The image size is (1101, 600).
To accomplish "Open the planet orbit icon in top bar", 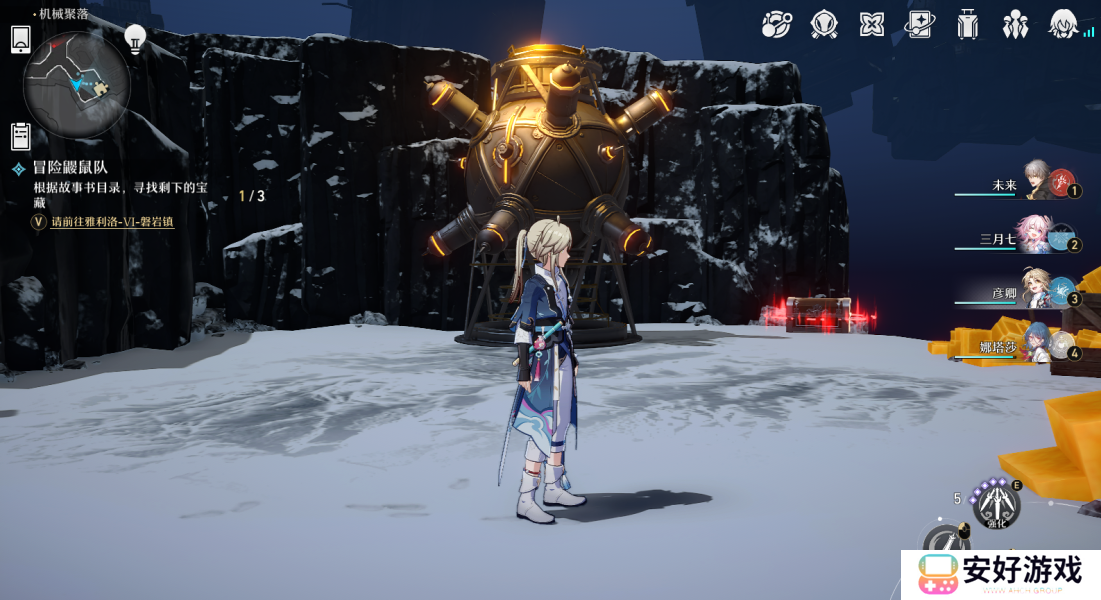I will 776,24.
